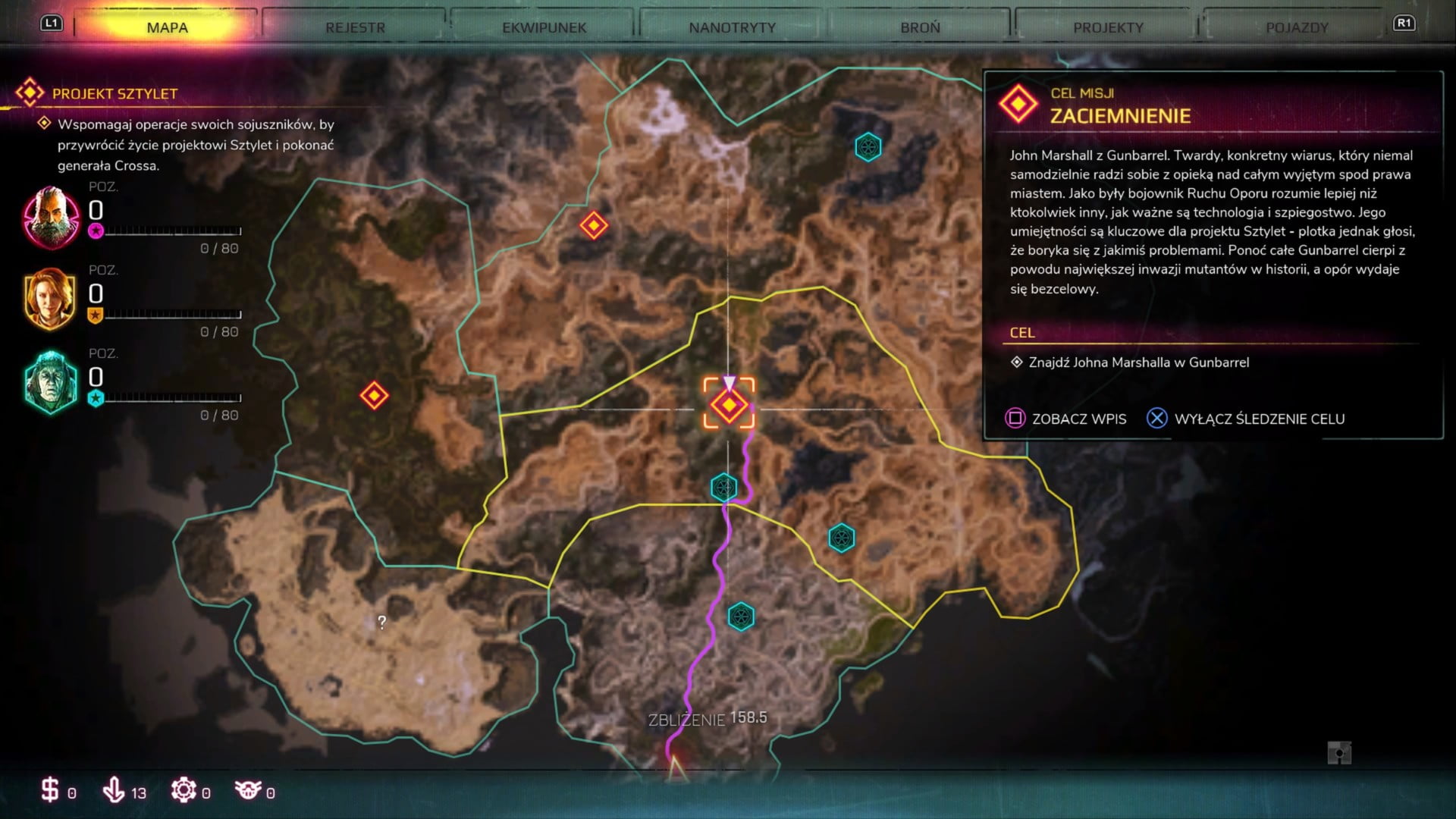1456x819 pixels.
Task: Select the active Mapa tab
Action: 167,28
